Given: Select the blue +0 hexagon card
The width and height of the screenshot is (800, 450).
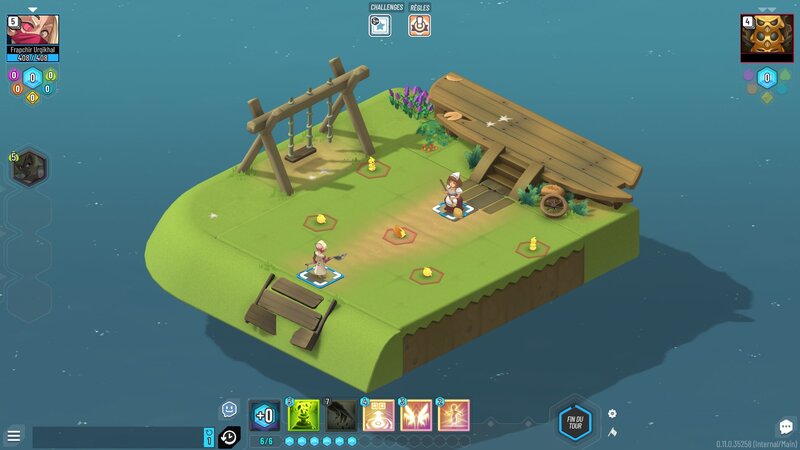Looking at the screenshot, I should click(x=265, y=415).
